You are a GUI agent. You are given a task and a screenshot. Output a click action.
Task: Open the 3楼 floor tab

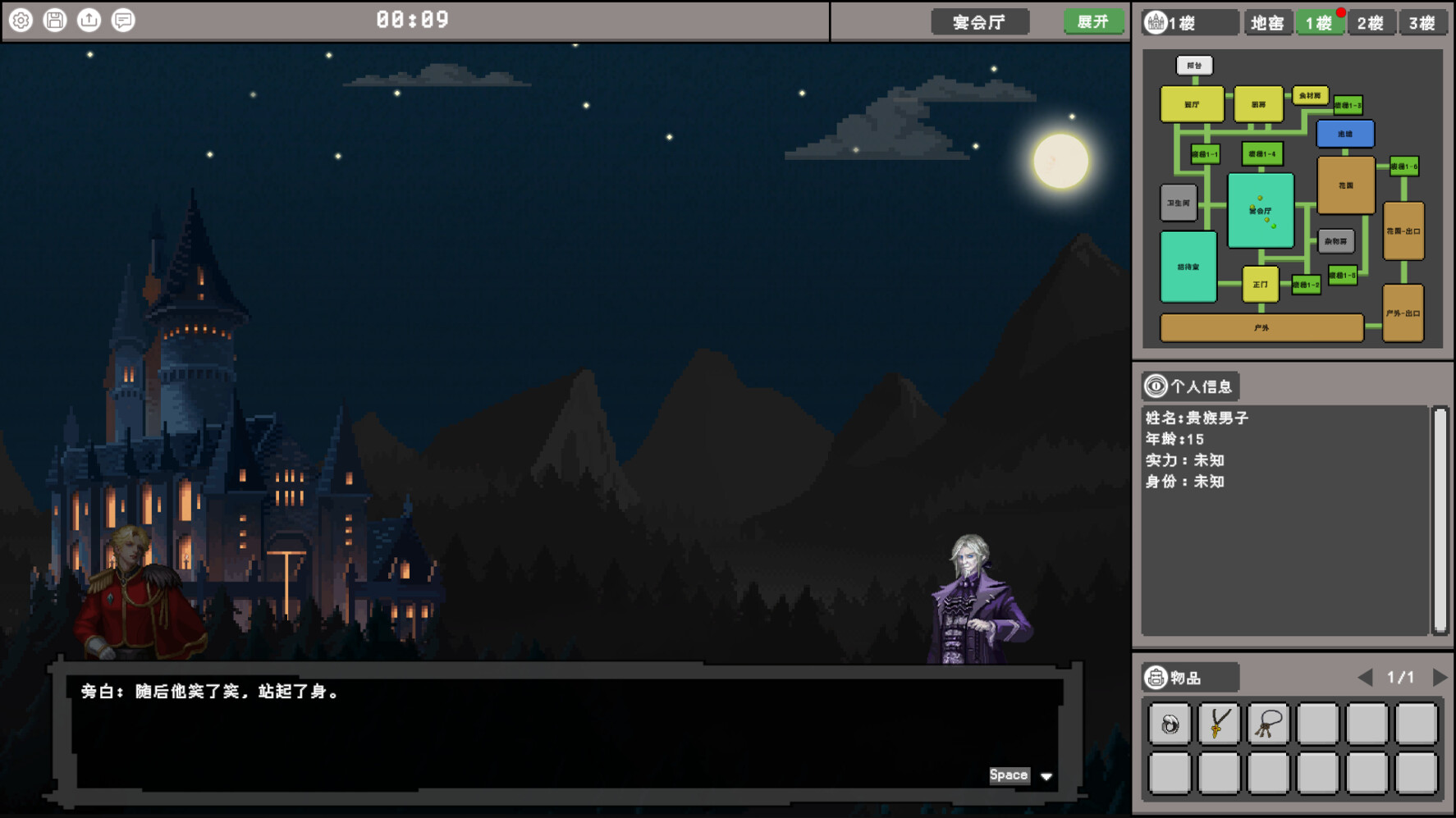(x=1424, y=22)
